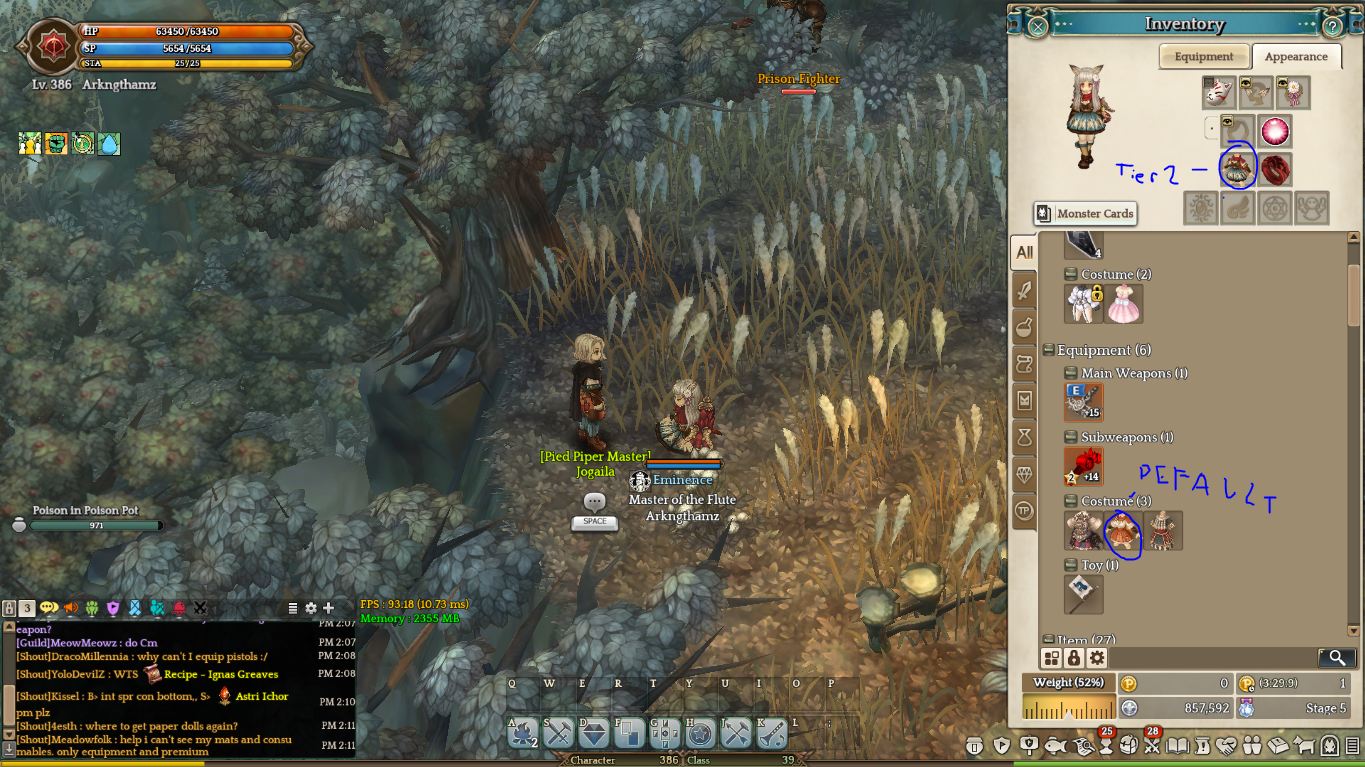The image size is (1365, 767).
Task: Click the inventory search magnifier button
Action: (x=1336, y=657)
